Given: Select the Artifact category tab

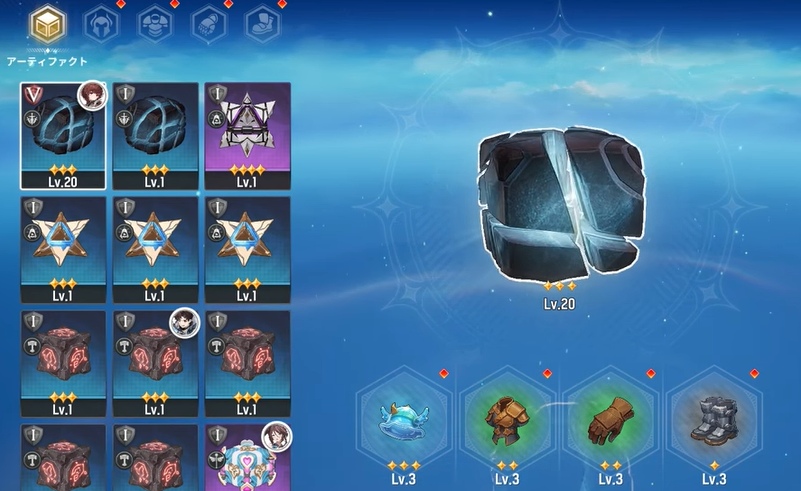Looking at the screenshot, I should coord(45,25).
